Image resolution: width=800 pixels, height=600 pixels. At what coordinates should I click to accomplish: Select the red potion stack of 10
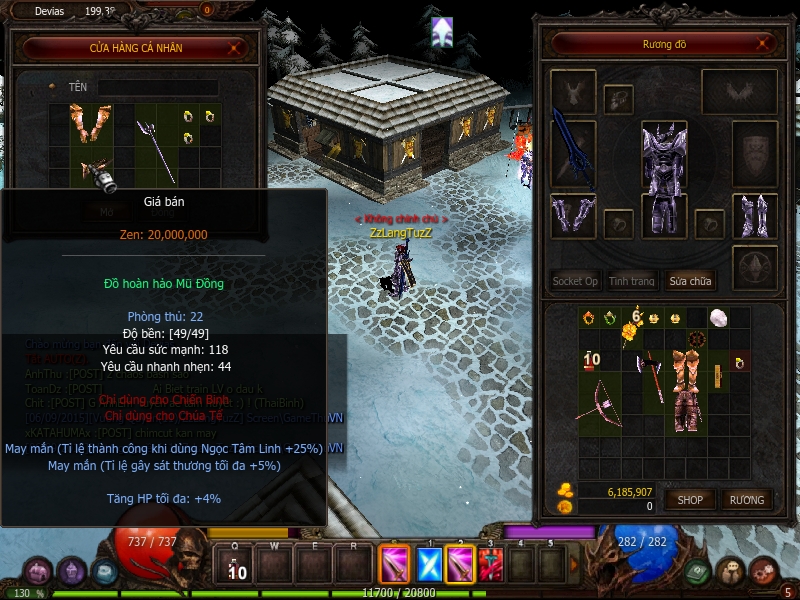(591, 359)
